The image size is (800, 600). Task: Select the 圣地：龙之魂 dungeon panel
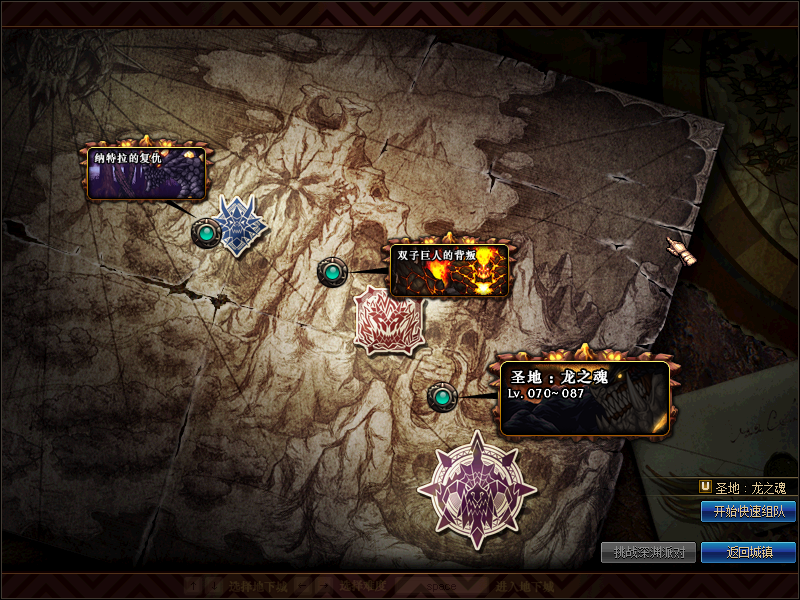click(584, 399)
